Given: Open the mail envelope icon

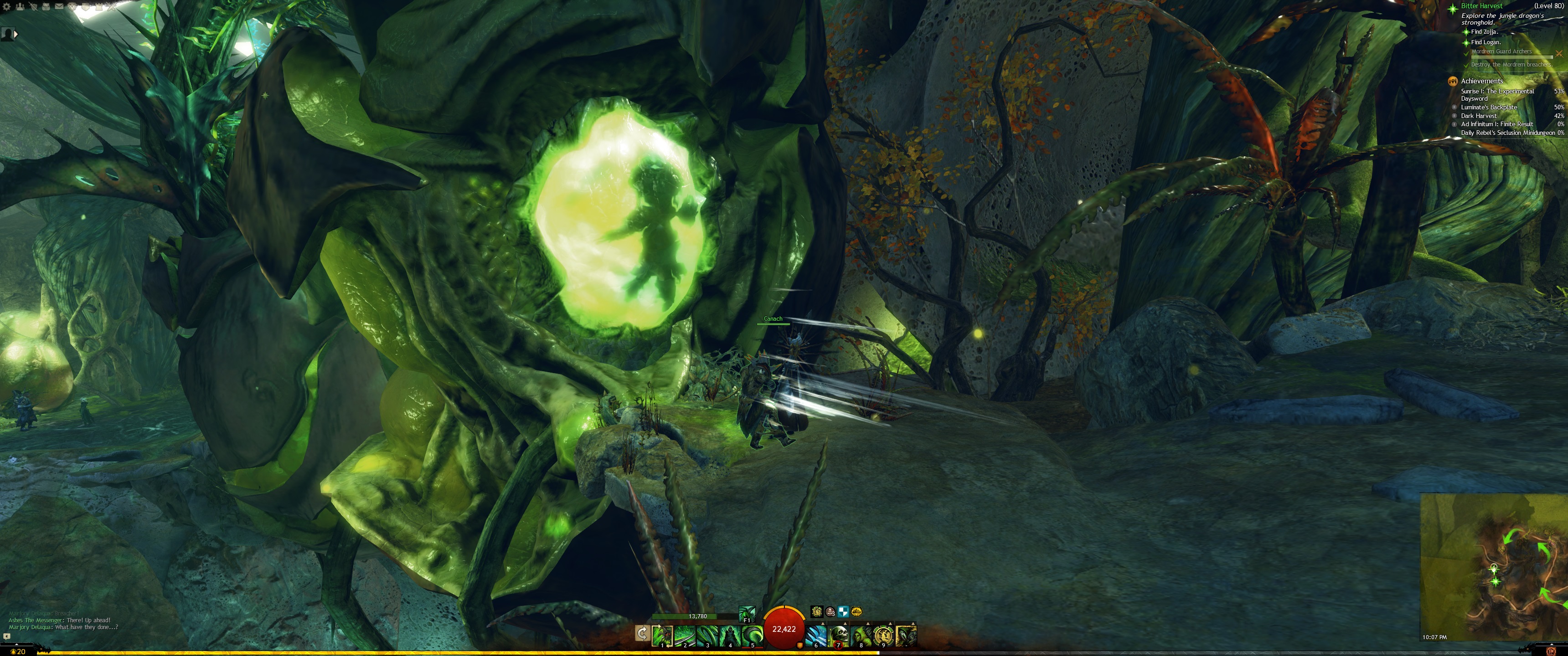Looking at the screenshot, I should pyautogui.click(x=59, y=6).
